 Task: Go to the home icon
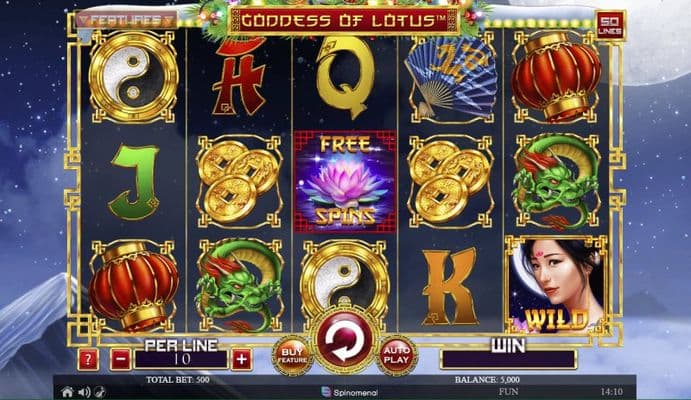(67, 392)
